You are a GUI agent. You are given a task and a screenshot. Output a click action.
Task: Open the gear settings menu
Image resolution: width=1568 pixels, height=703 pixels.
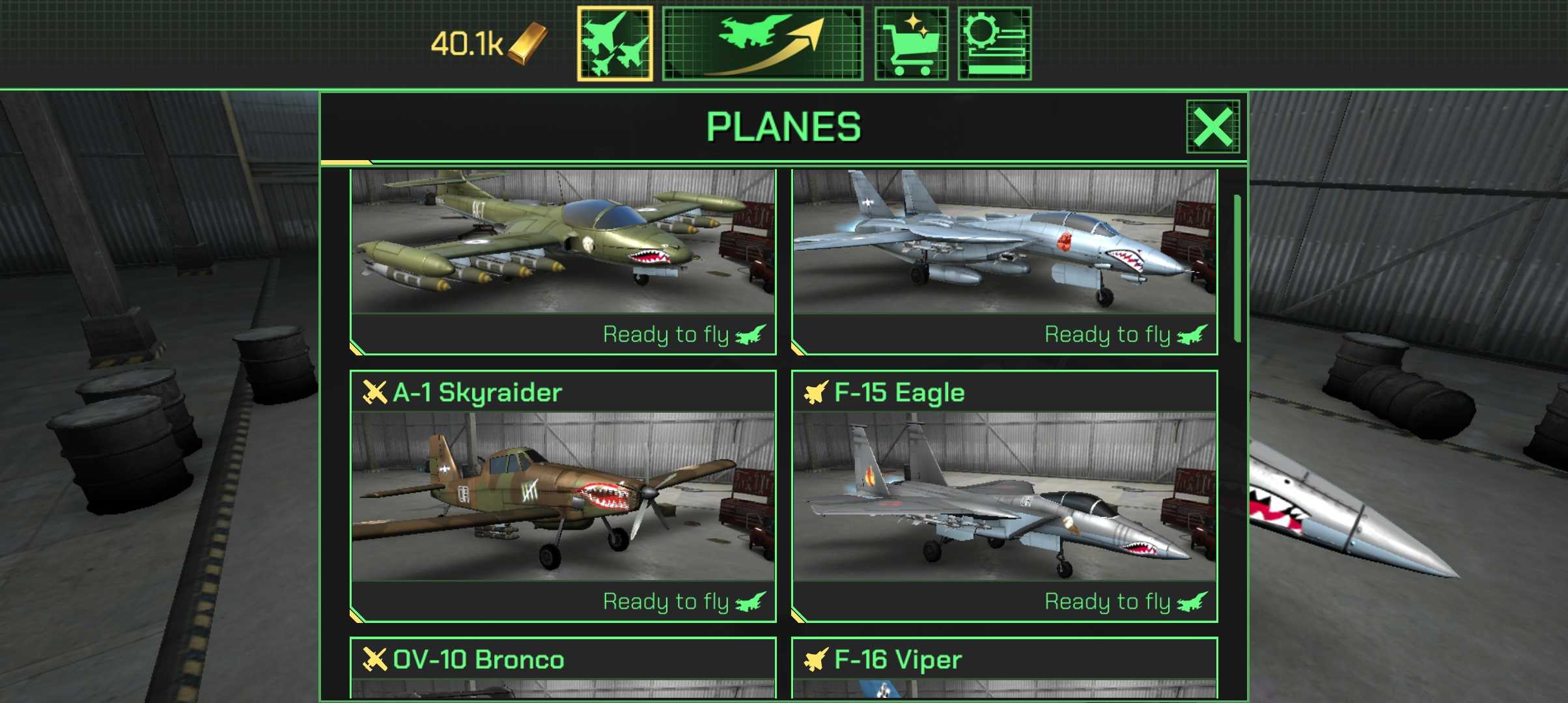pyautogui.click(x=994, y=44)
